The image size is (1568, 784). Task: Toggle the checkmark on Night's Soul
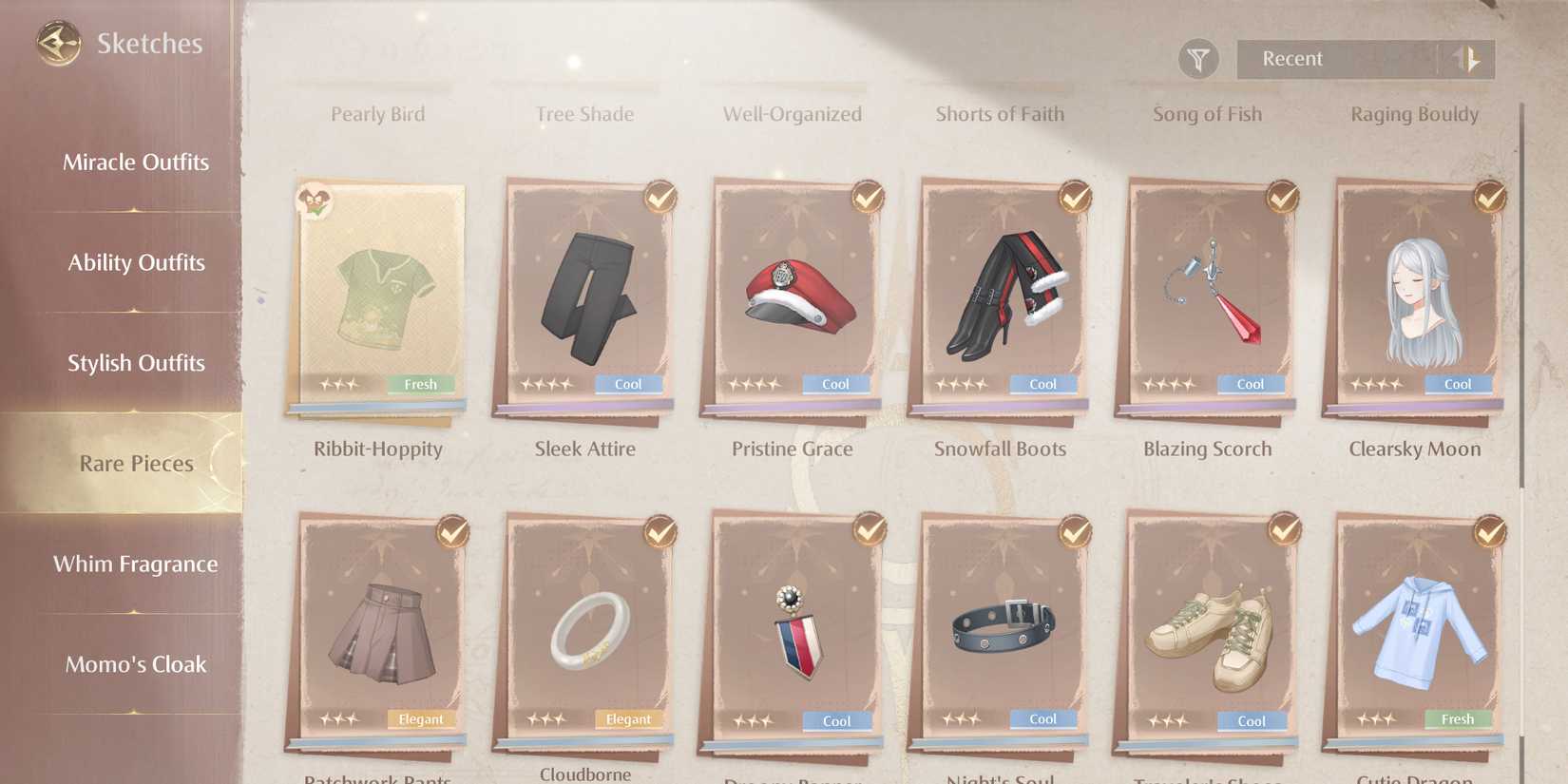point(1072,532)
